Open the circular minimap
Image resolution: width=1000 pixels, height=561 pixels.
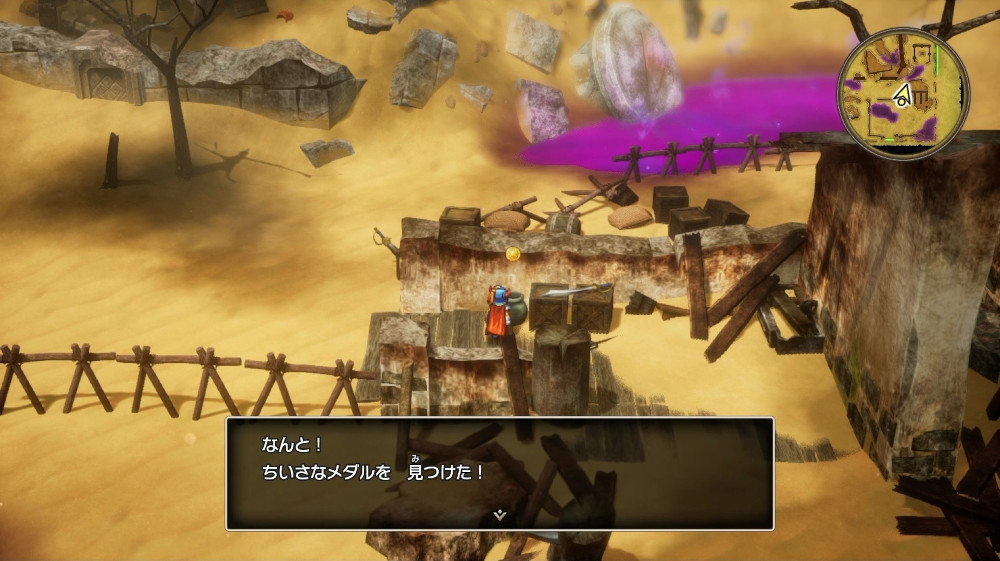click(903, 93)
